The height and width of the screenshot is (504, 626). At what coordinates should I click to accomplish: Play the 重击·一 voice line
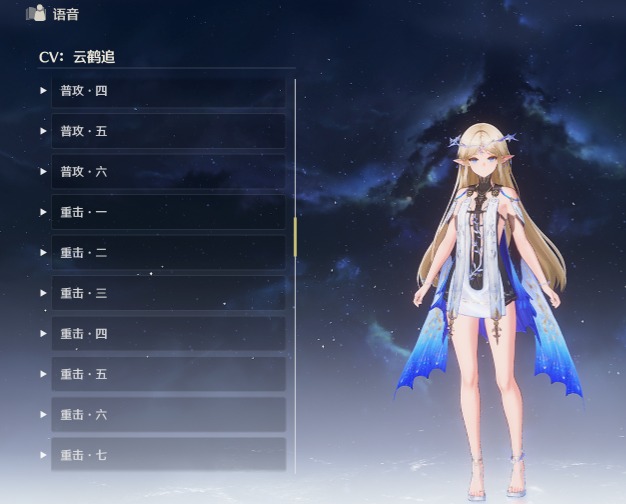pyautogui.click(x=44, y=212)
